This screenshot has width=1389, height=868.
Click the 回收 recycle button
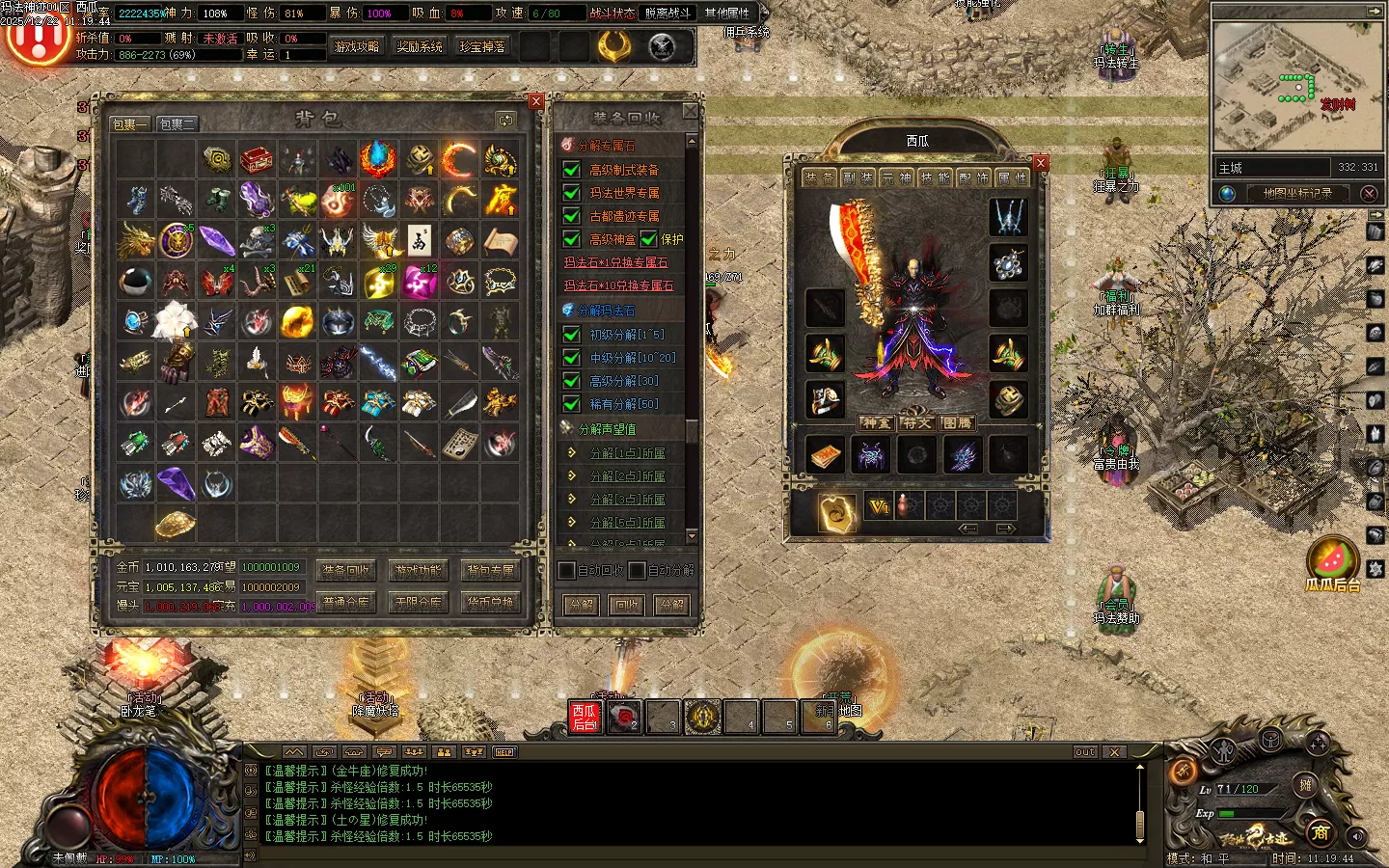click(x=626, y=605)
